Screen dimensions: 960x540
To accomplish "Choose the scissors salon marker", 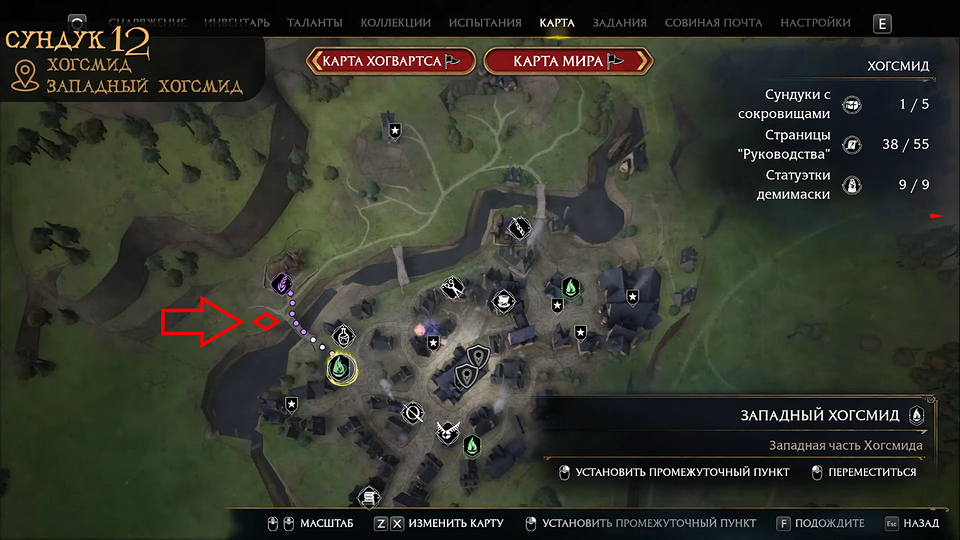I will pyautogui.click(x=453, y=289).
